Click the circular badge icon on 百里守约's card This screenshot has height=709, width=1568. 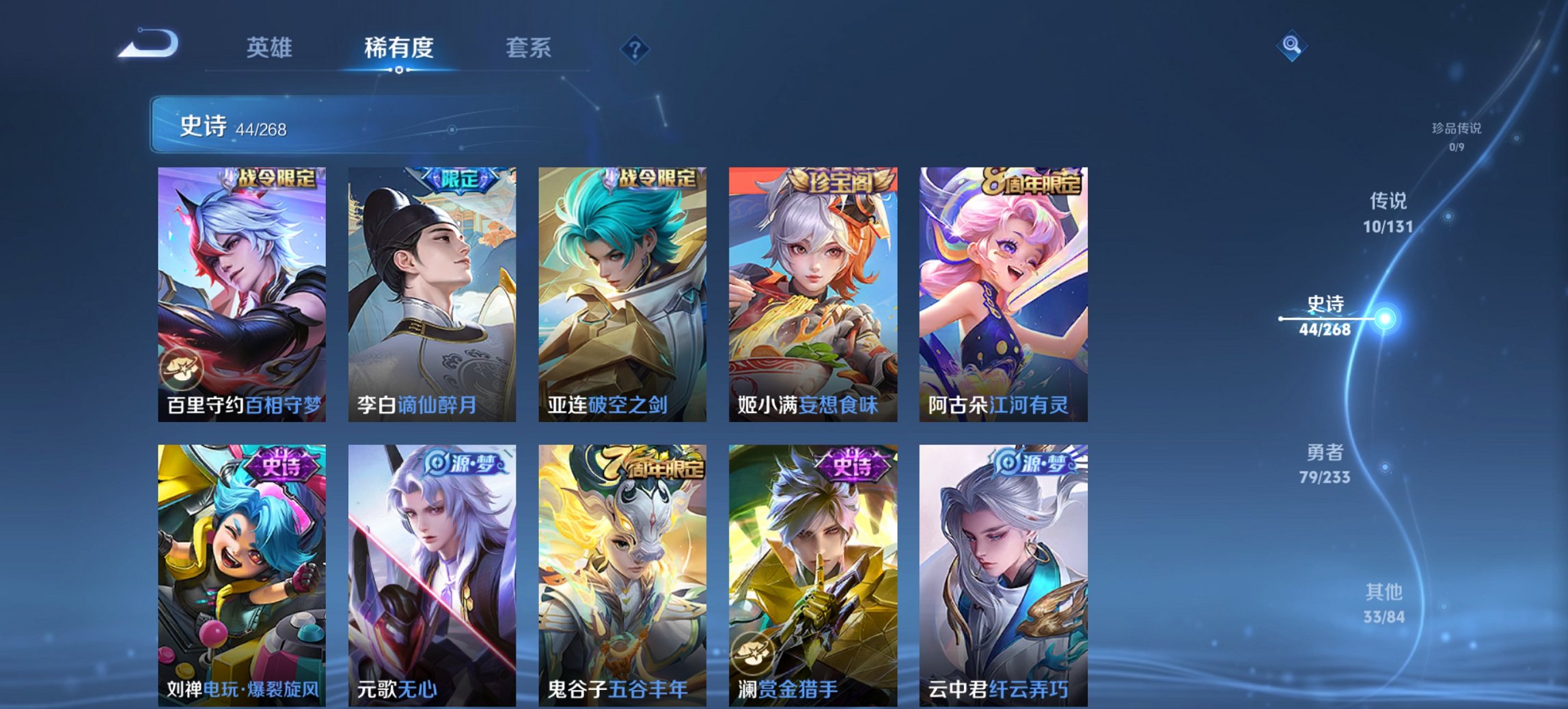point(181,370)
